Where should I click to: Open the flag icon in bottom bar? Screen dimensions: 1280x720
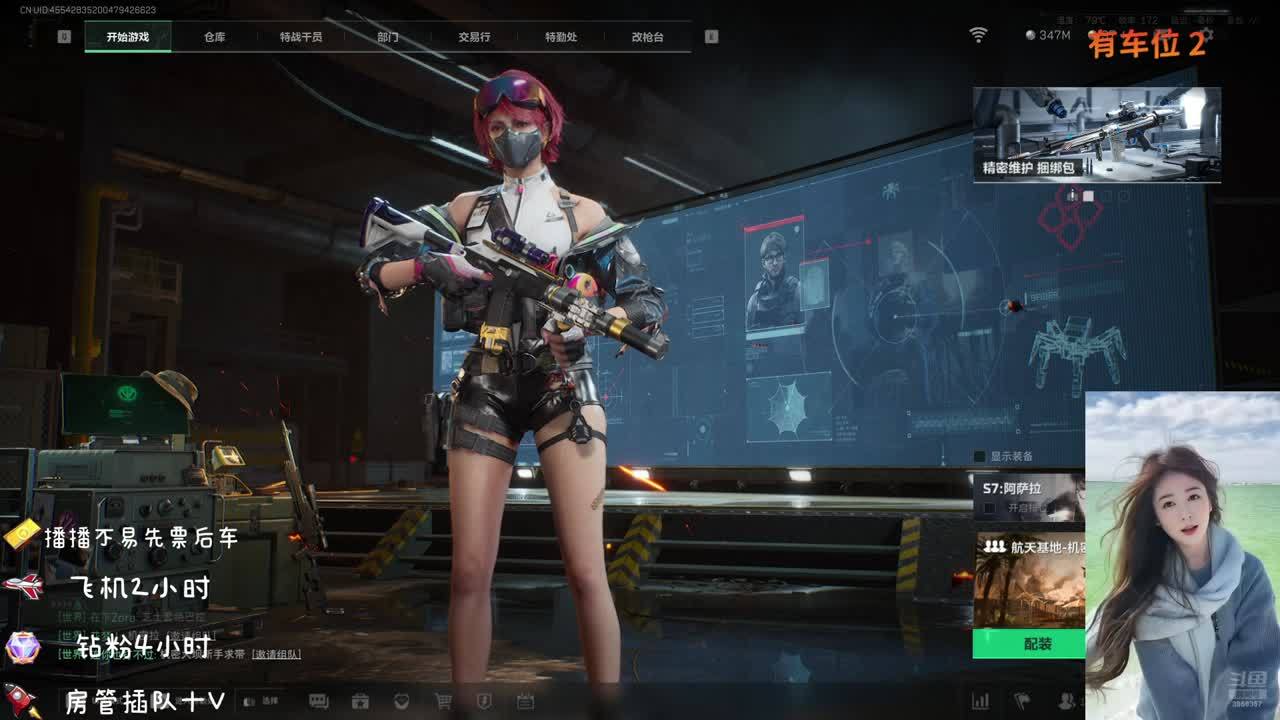click(x=1022, y=701)
